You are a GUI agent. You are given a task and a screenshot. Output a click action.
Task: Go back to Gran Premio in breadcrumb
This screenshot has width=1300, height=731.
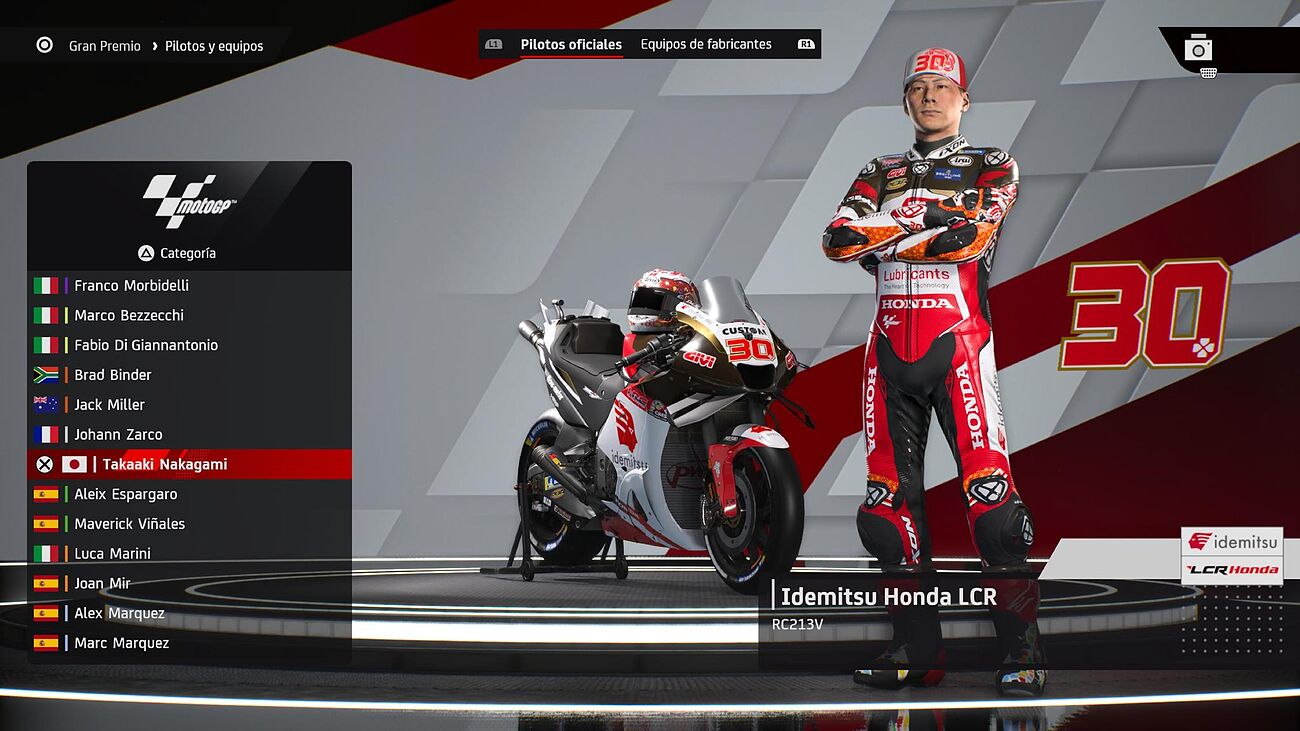click(104, 46)
